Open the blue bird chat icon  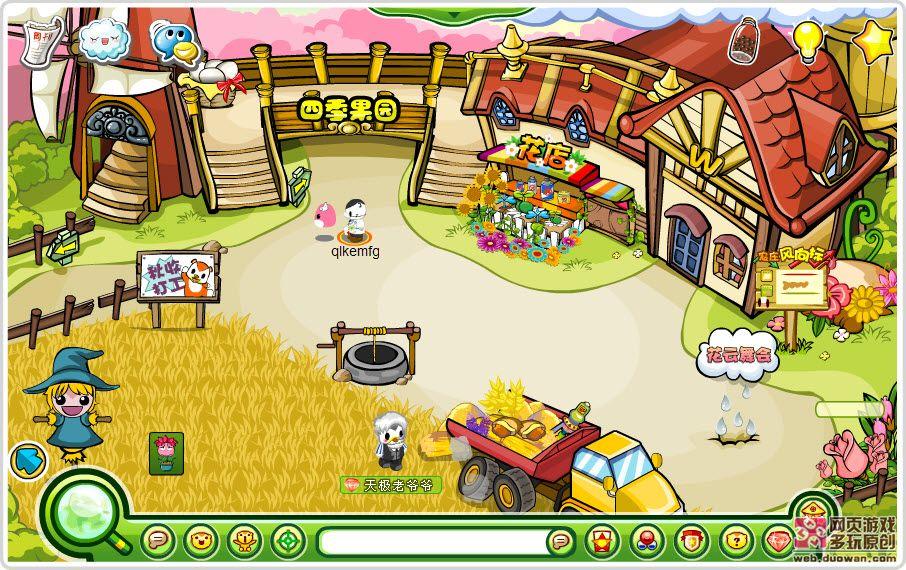pos(175,43)
